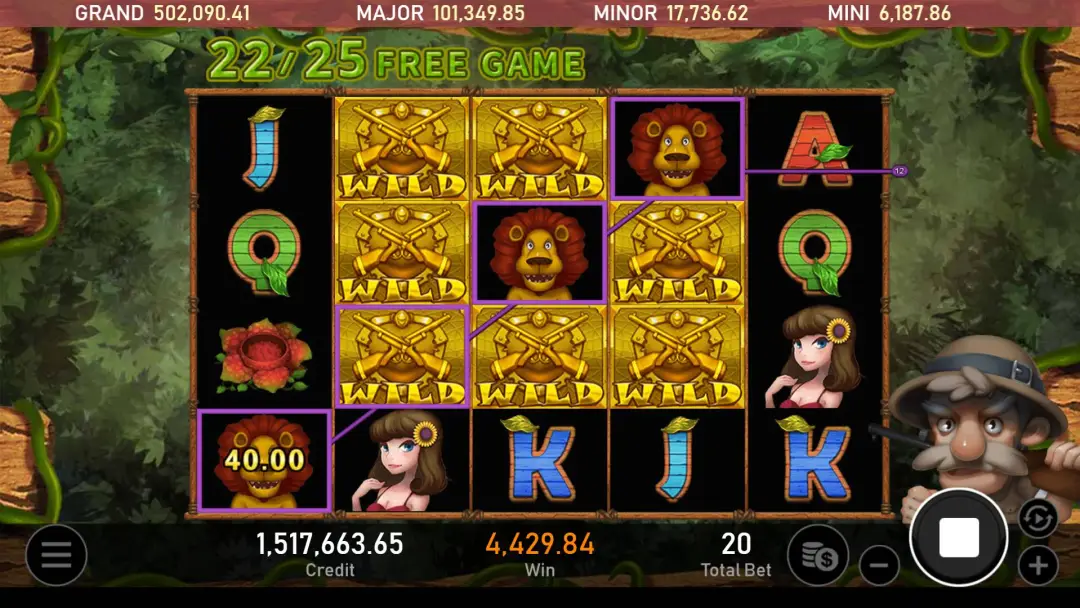Open the coin bet options
Screen dimensions: 1080x608
click(x=818, y=555)
